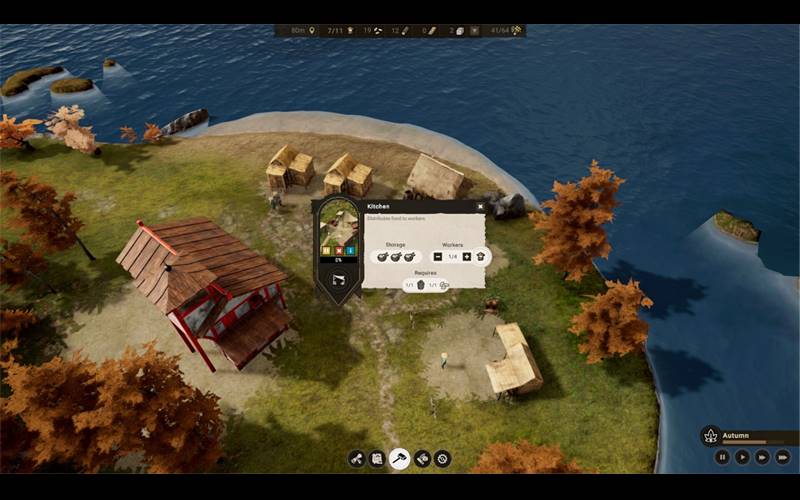The image size is (800, 500).
Task: Click the Autumn season leaf icon
Action: pos(711,436)
